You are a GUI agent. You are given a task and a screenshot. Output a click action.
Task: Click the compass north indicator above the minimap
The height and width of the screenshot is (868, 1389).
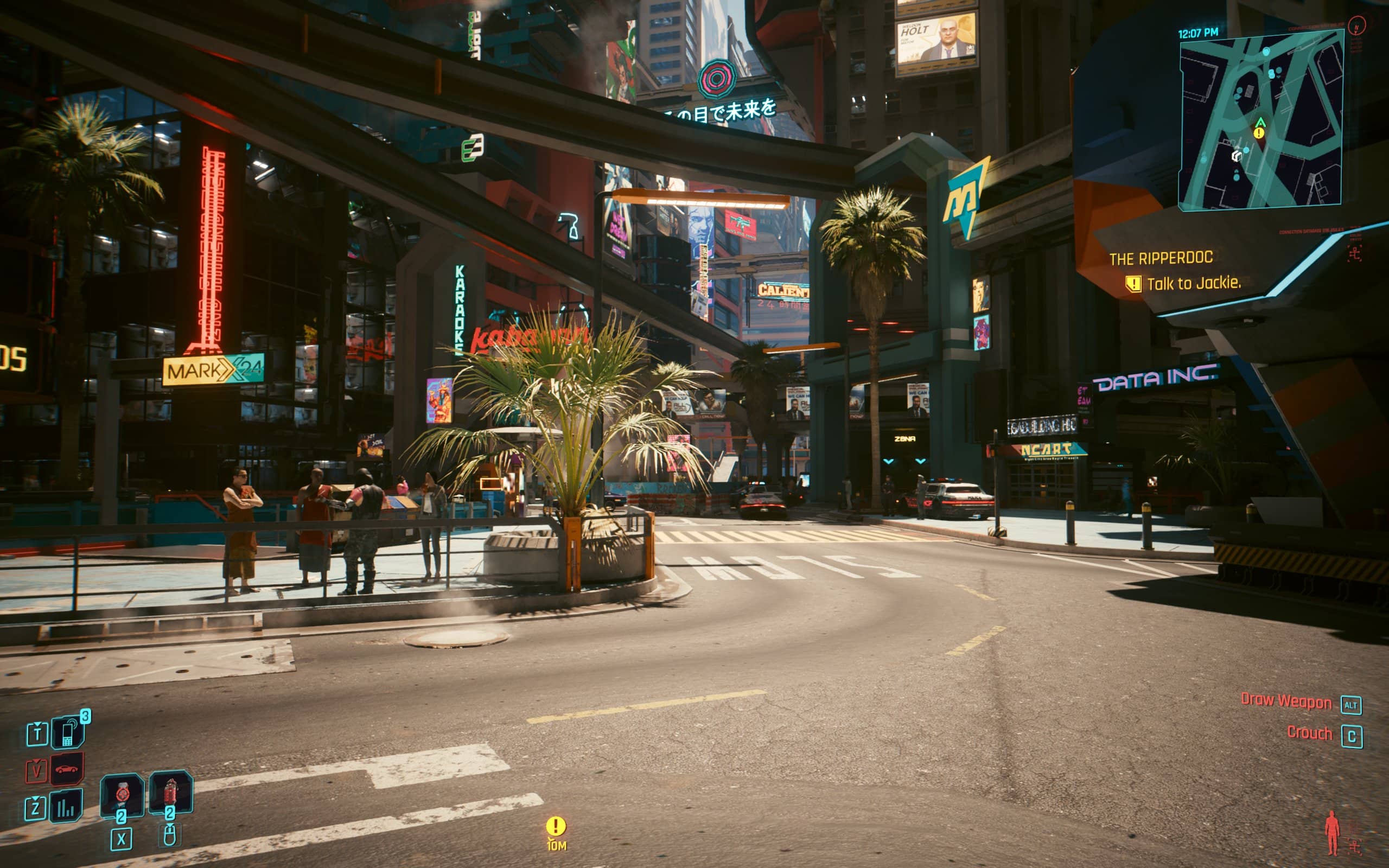tap(1356, 26)
